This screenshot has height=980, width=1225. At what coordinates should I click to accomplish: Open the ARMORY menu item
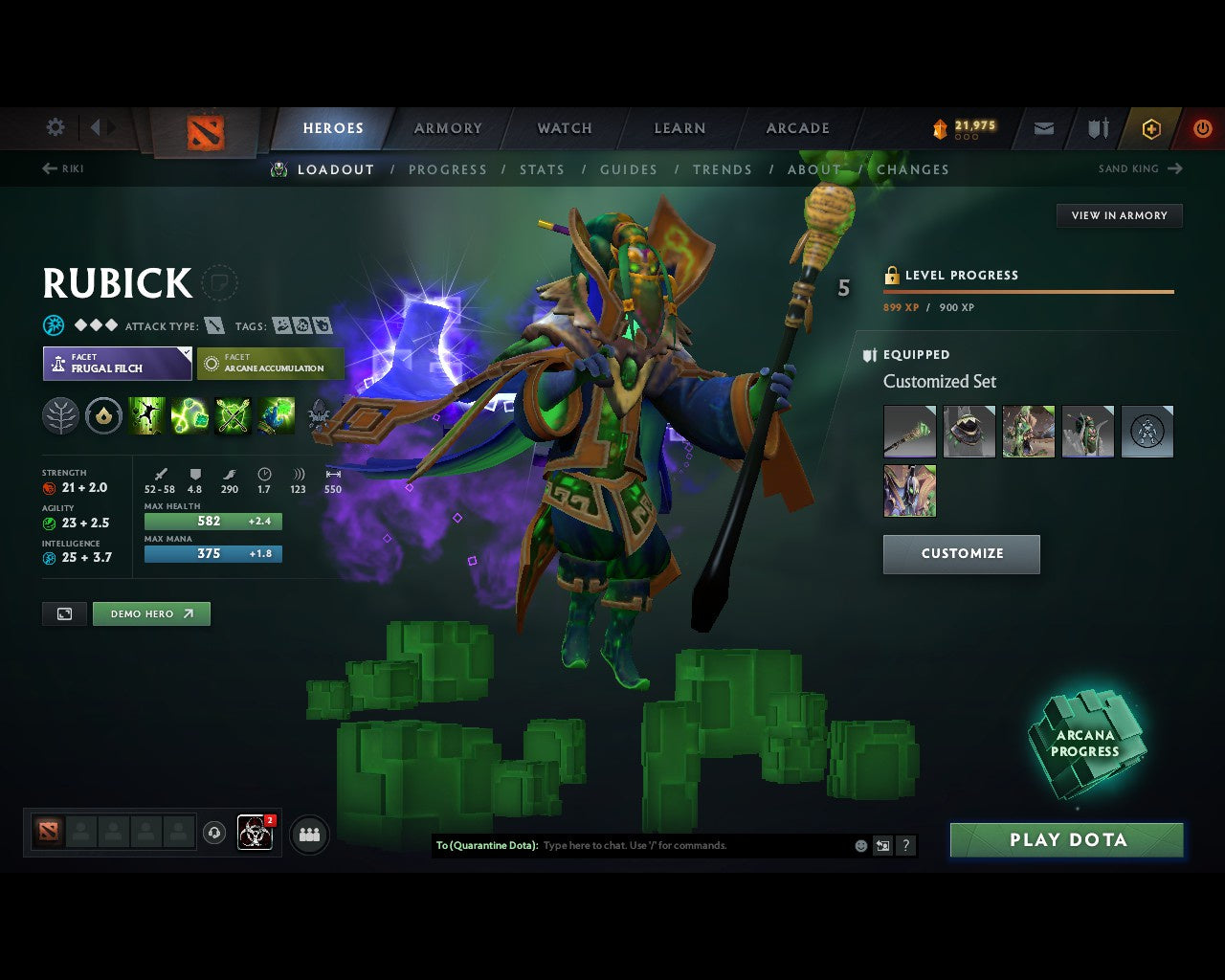pos(447,127)
